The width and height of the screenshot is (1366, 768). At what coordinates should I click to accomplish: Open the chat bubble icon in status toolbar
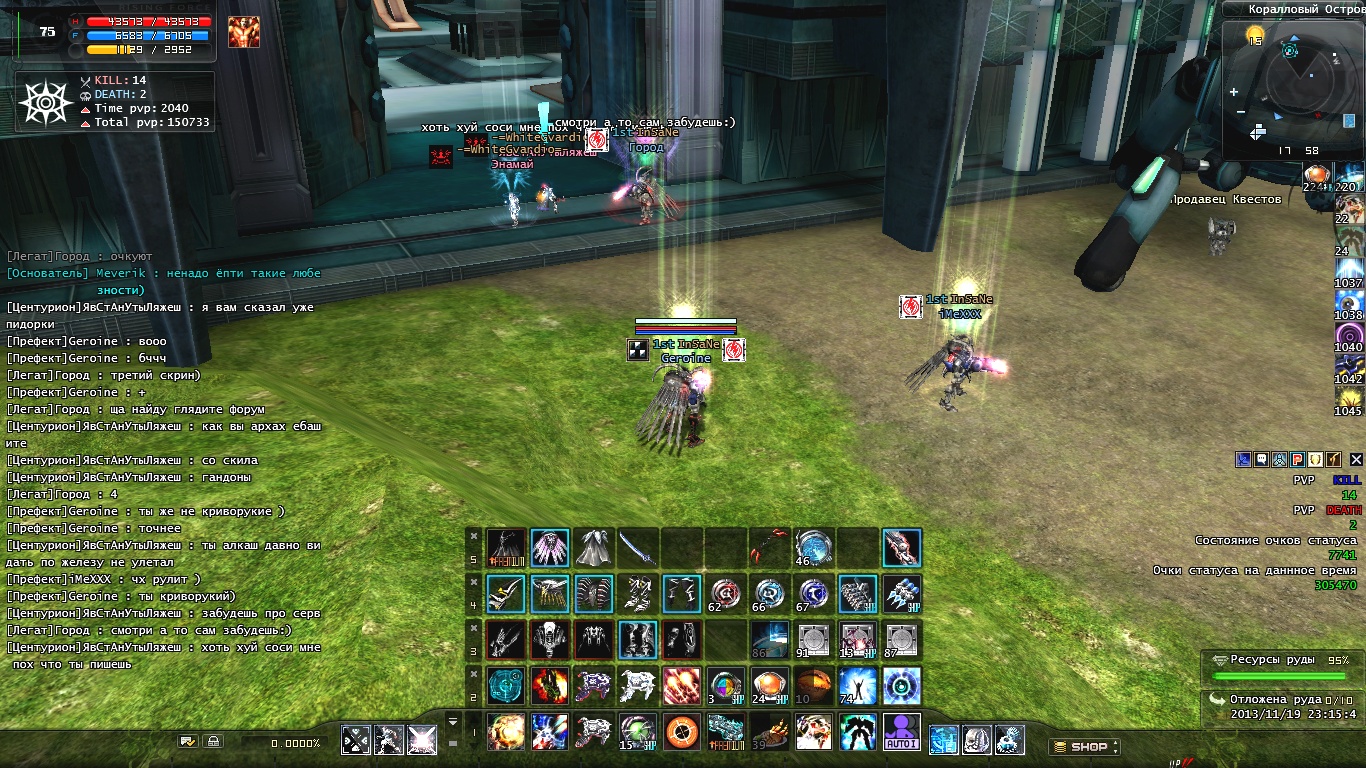1261,459
